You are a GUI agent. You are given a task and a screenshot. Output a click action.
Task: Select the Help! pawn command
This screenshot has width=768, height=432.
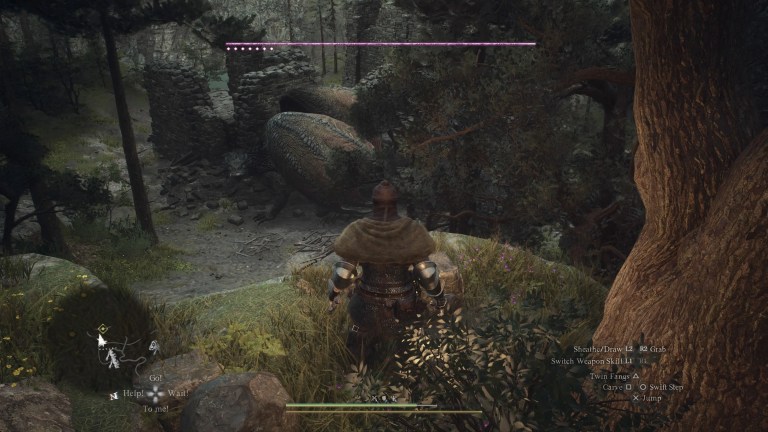click(x=134, y=394)
